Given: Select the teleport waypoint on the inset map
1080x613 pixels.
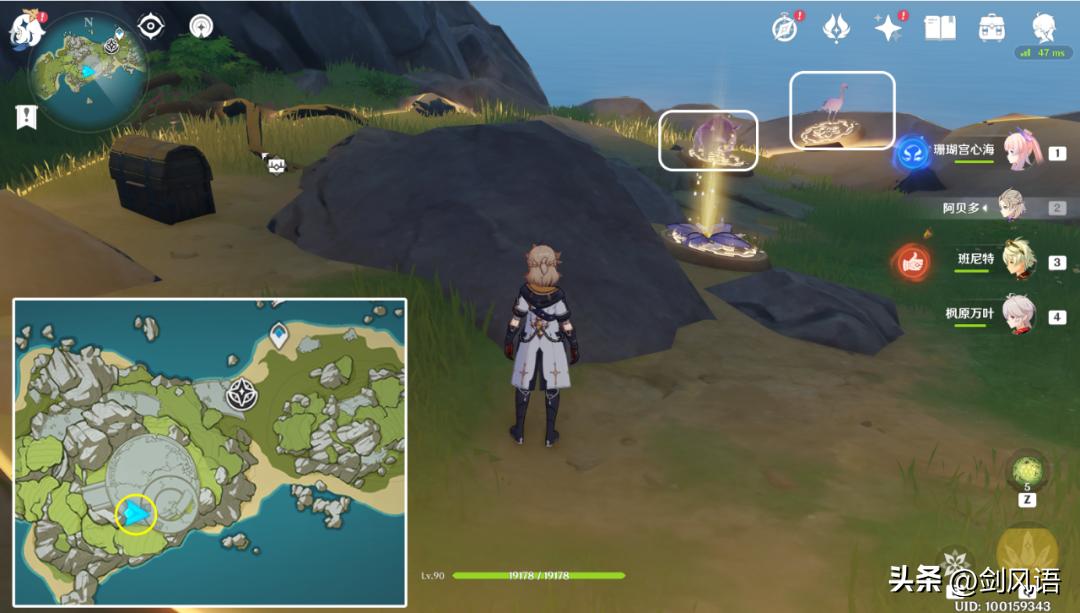Looking at the screenshot, I should point(278,335).
